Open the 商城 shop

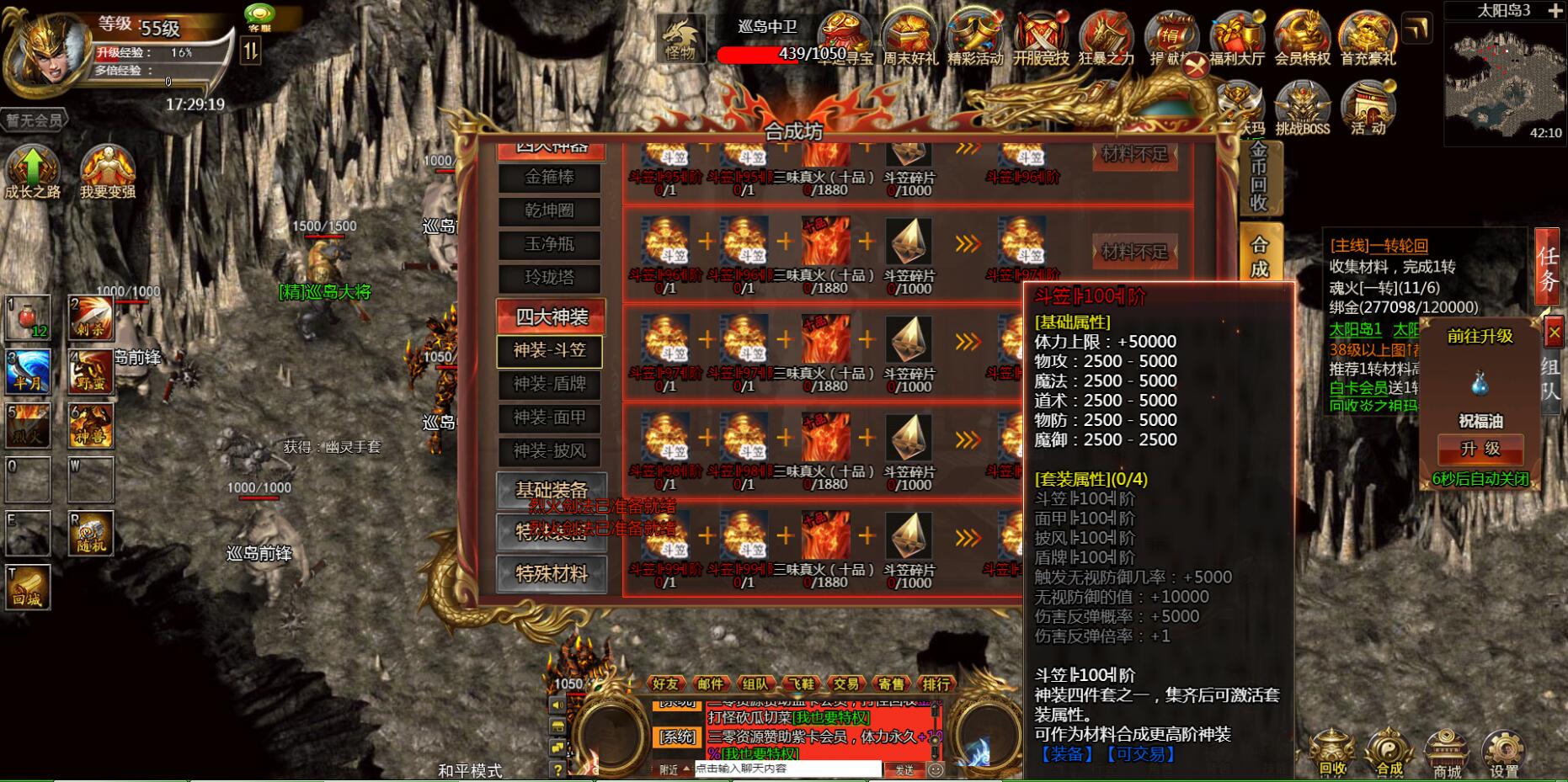(1447, 753)
